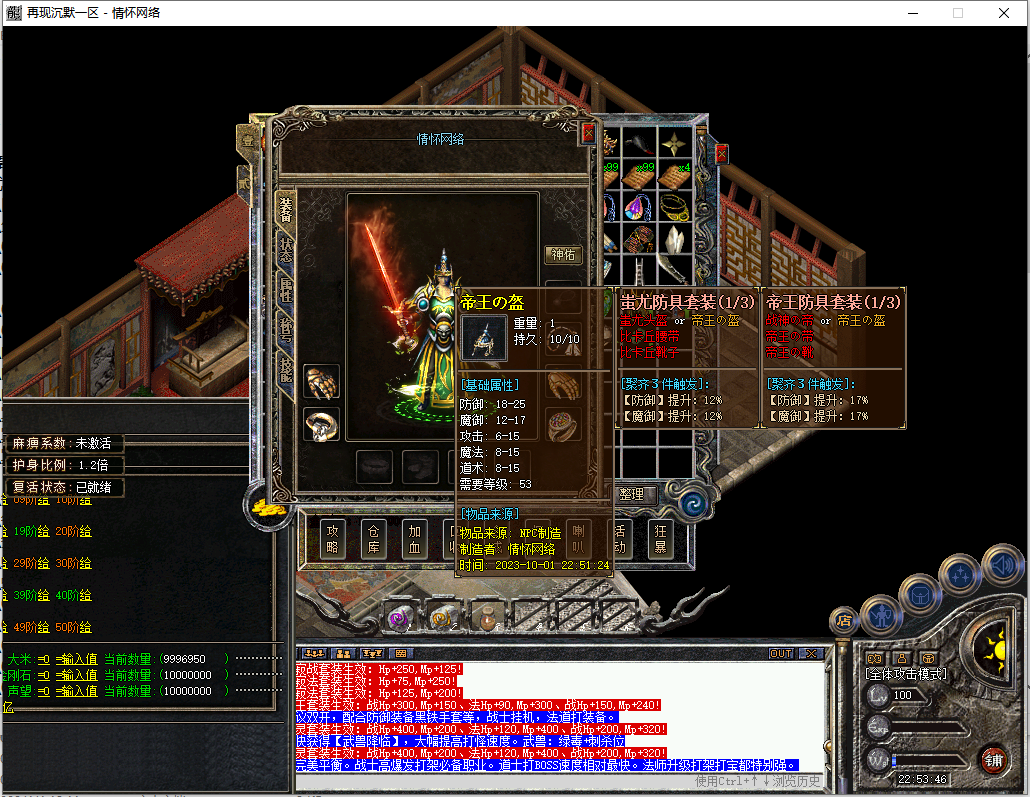Click the 50阶给 link
1030x797 pixels.
click(x=73, y=627)
